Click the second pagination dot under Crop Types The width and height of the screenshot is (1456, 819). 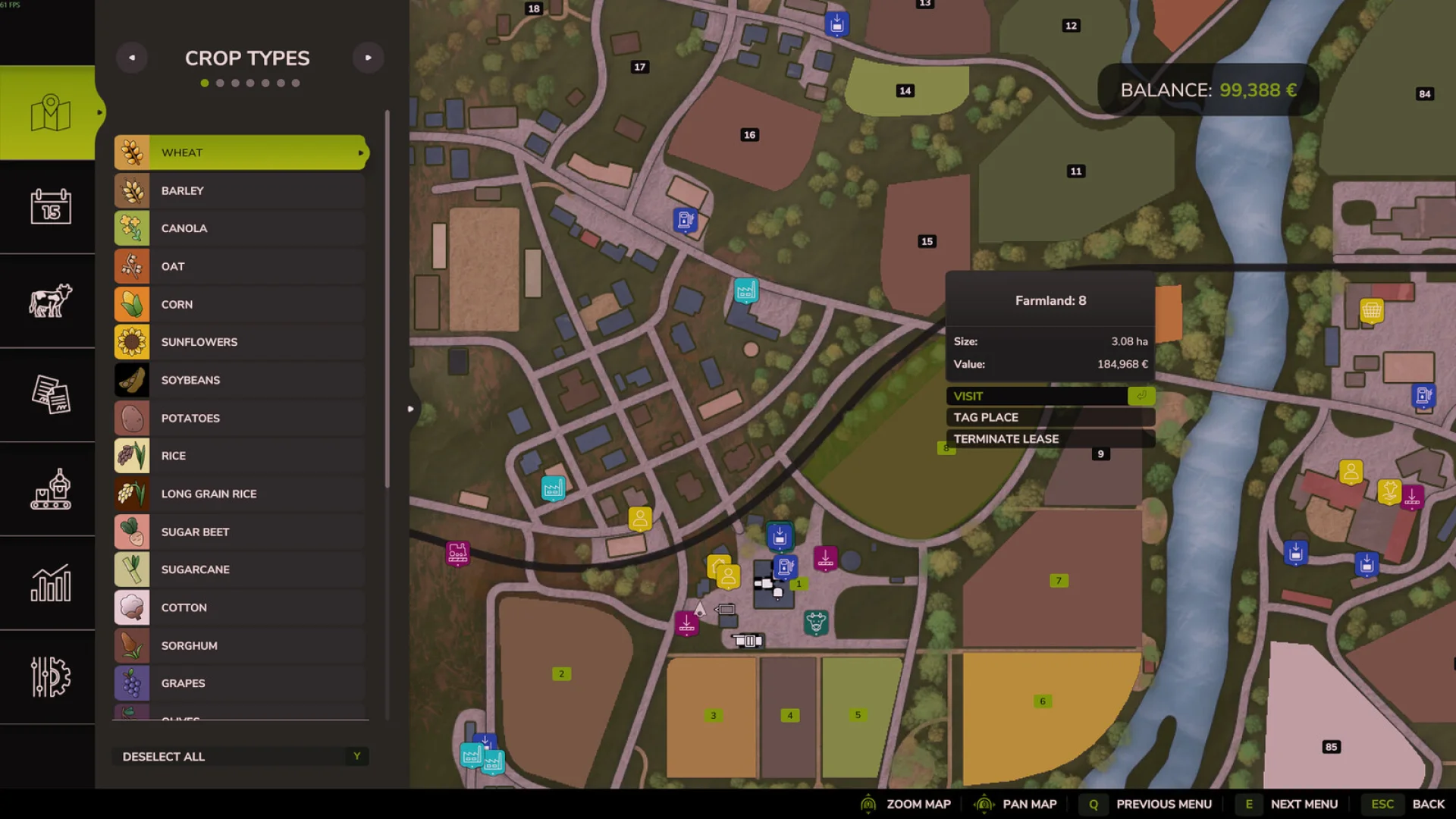click(x=220, y=83)
